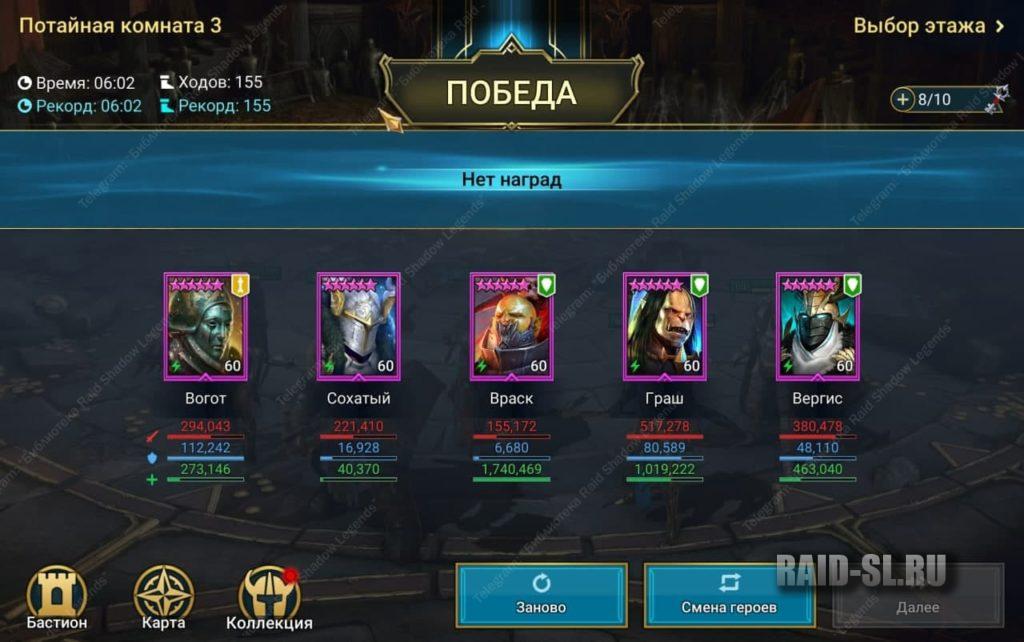
Task: Open the Карта map screen
Action: [x=164, y=598]
